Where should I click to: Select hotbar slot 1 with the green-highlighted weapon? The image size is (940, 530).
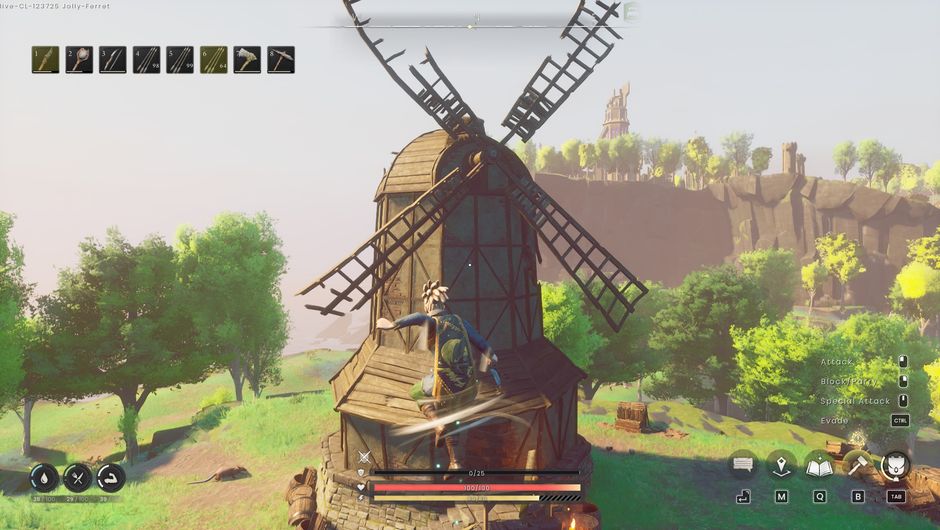(x=46, y=60)
